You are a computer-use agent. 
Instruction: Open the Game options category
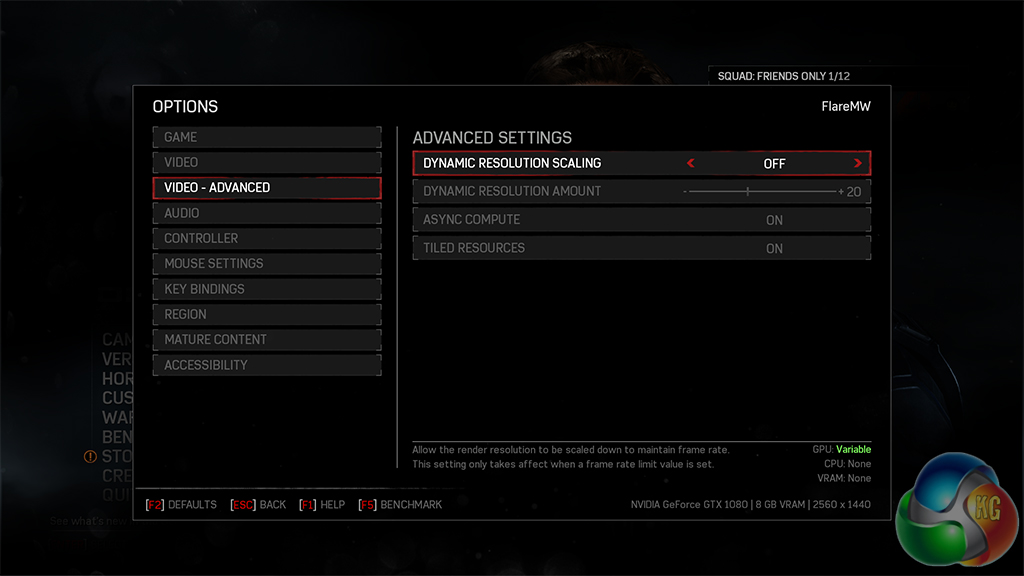click(266, 137)
